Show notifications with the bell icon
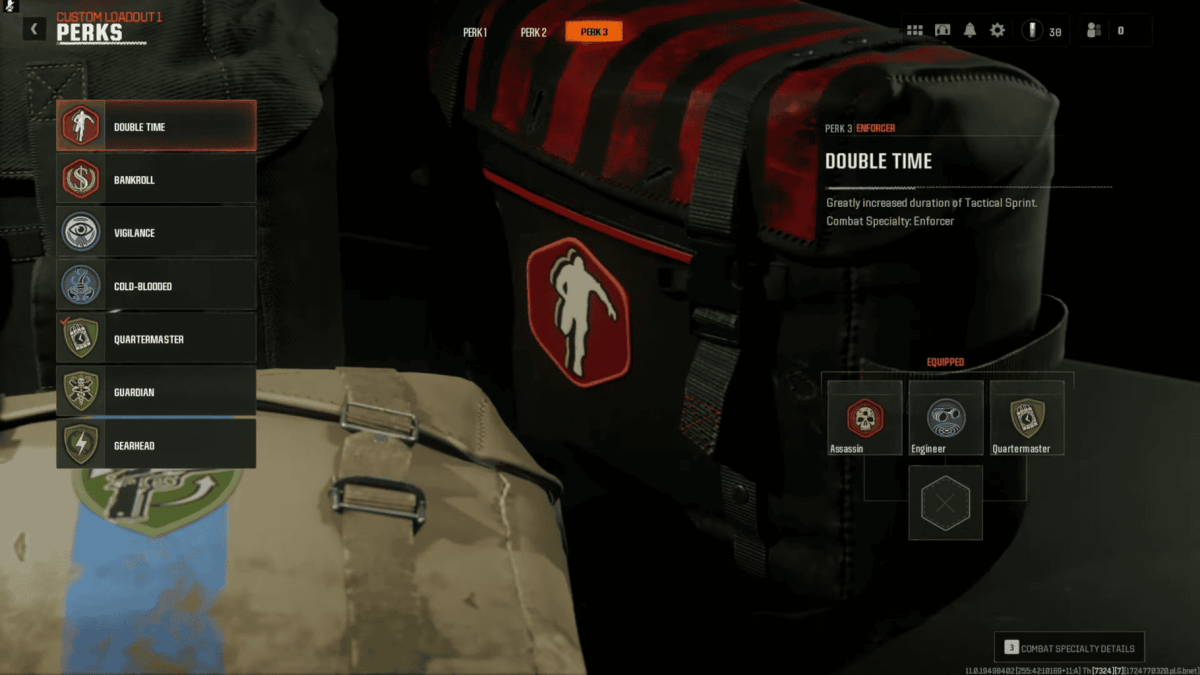Image resolution: width=1200 pixels, height=675 pixels. pos(969,31)
